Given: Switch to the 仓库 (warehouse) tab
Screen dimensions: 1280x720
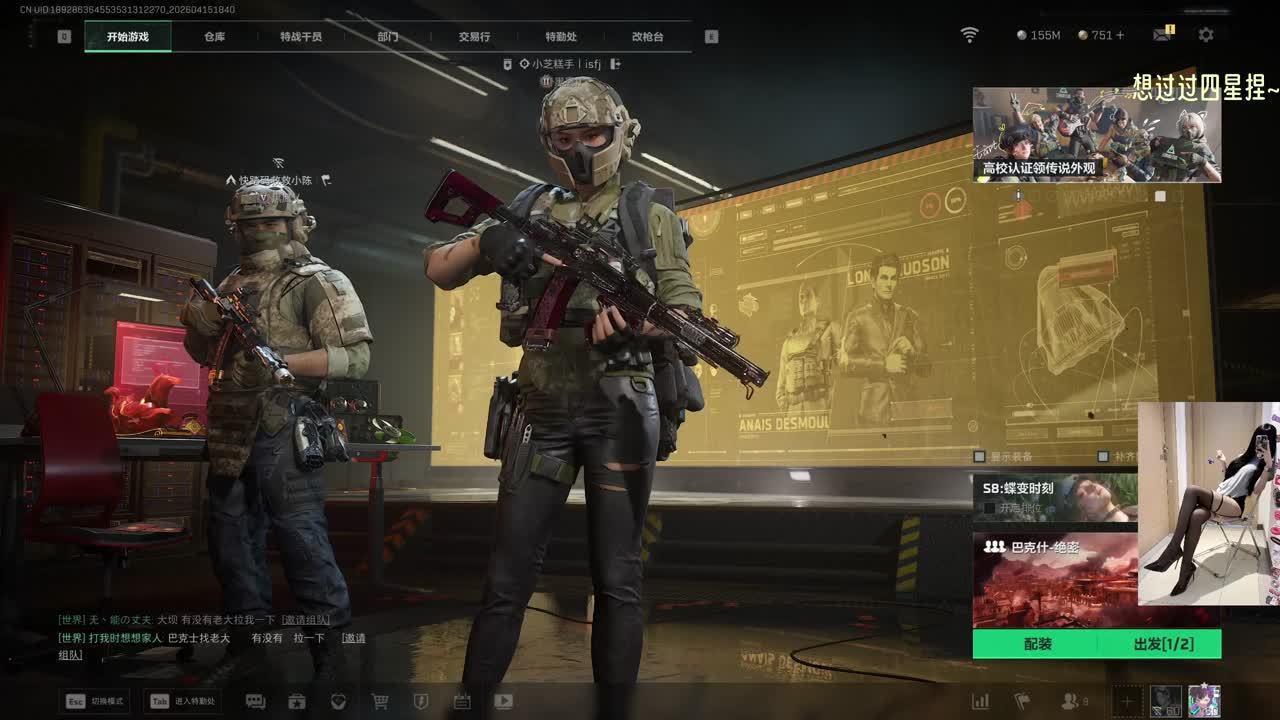Looking at the screenshot, I should pyautogui.click(x=214, y=37).
